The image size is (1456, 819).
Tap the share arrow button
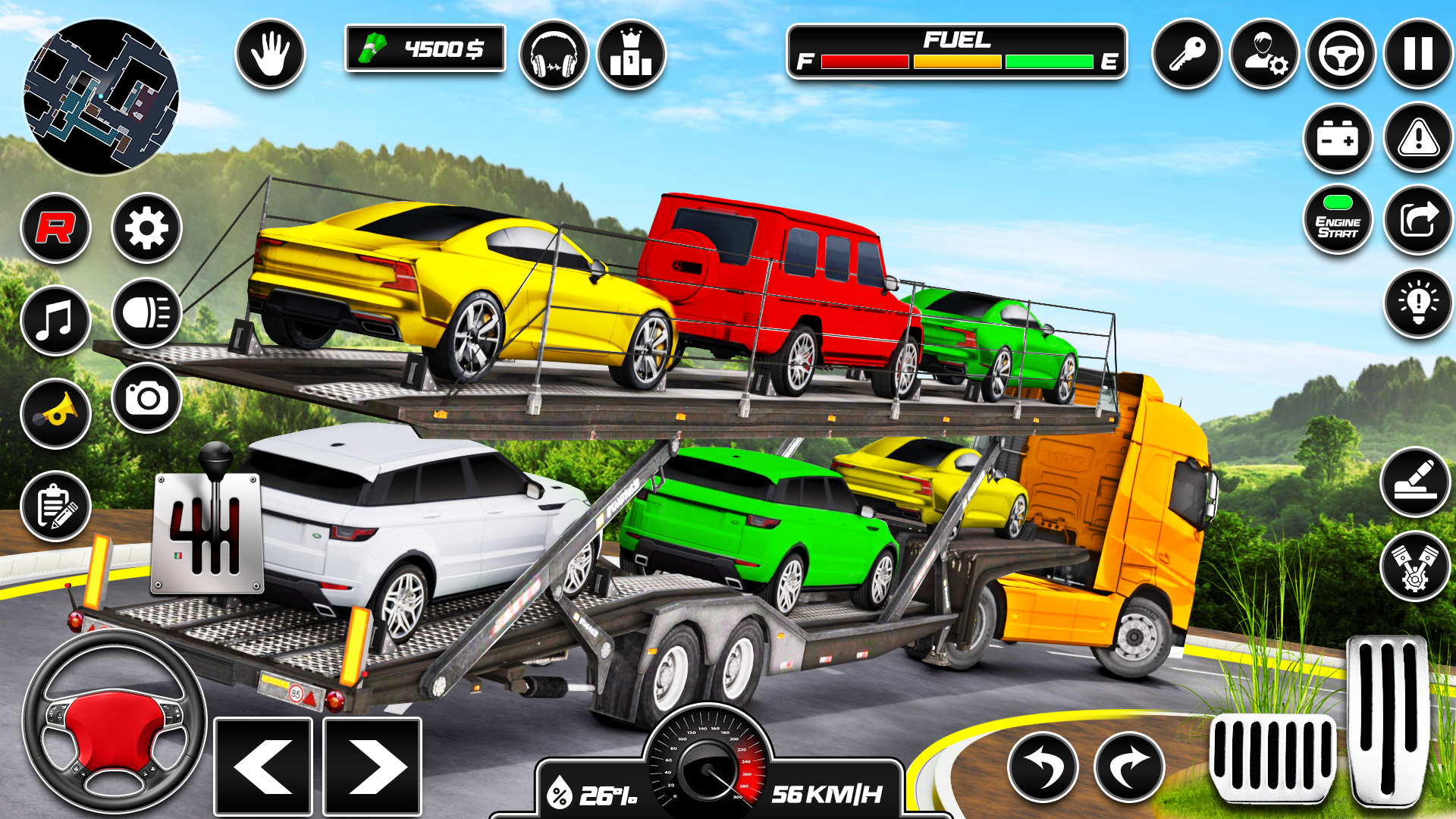pos(1415,219)
